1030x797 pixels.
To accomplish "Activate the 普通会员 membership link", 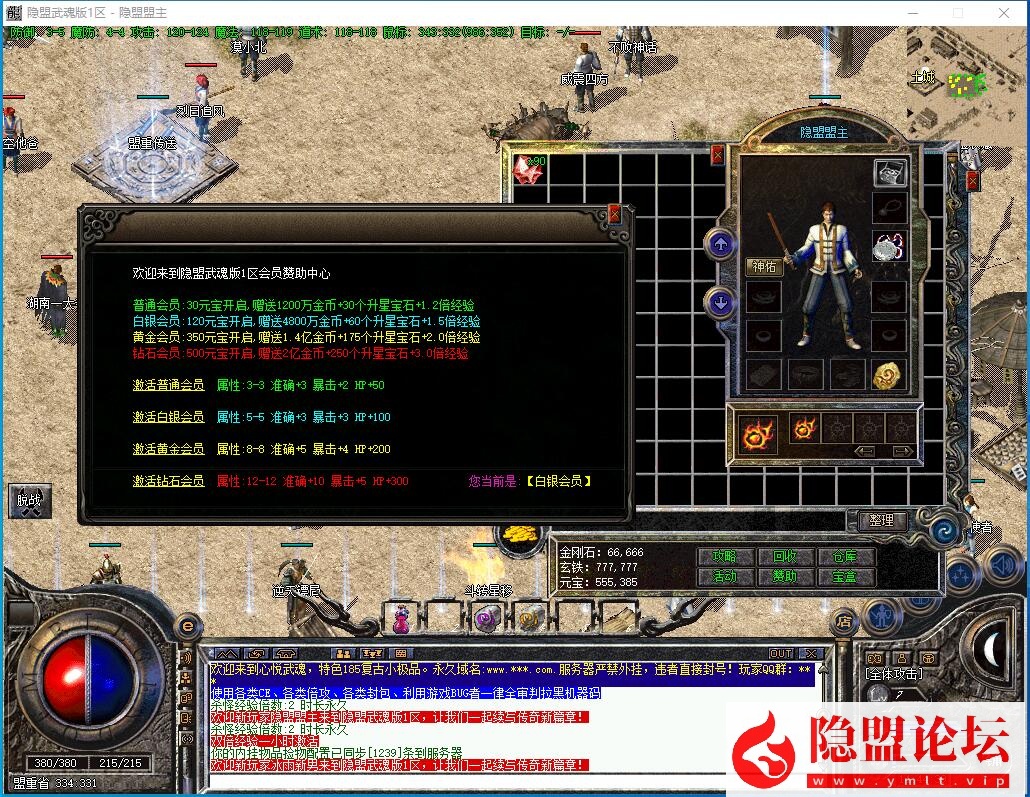I will tap(168, 386).
